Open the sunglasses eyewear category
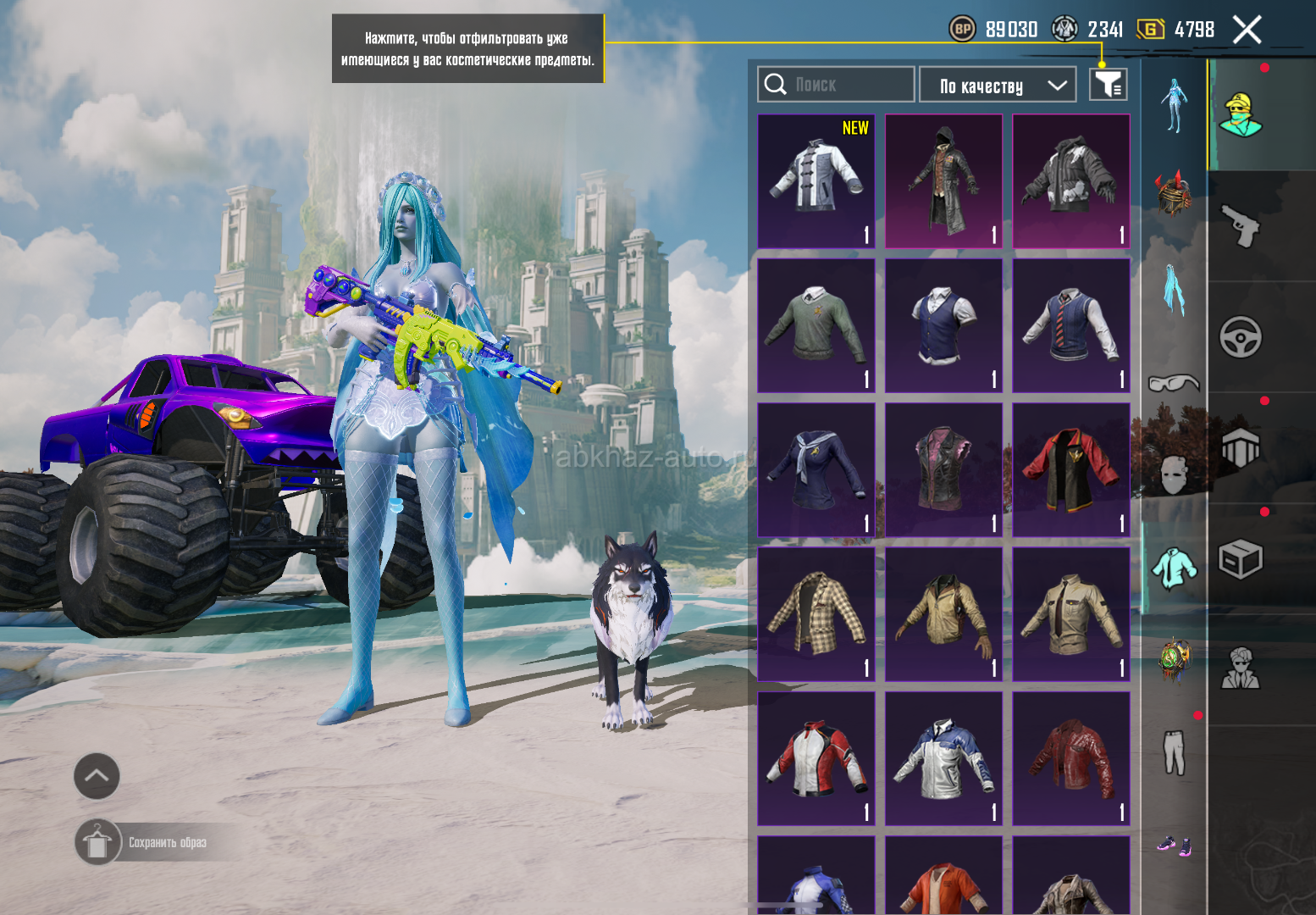Image resolution: width=1316 pixels, height=915 pixels. [1174, 384]
